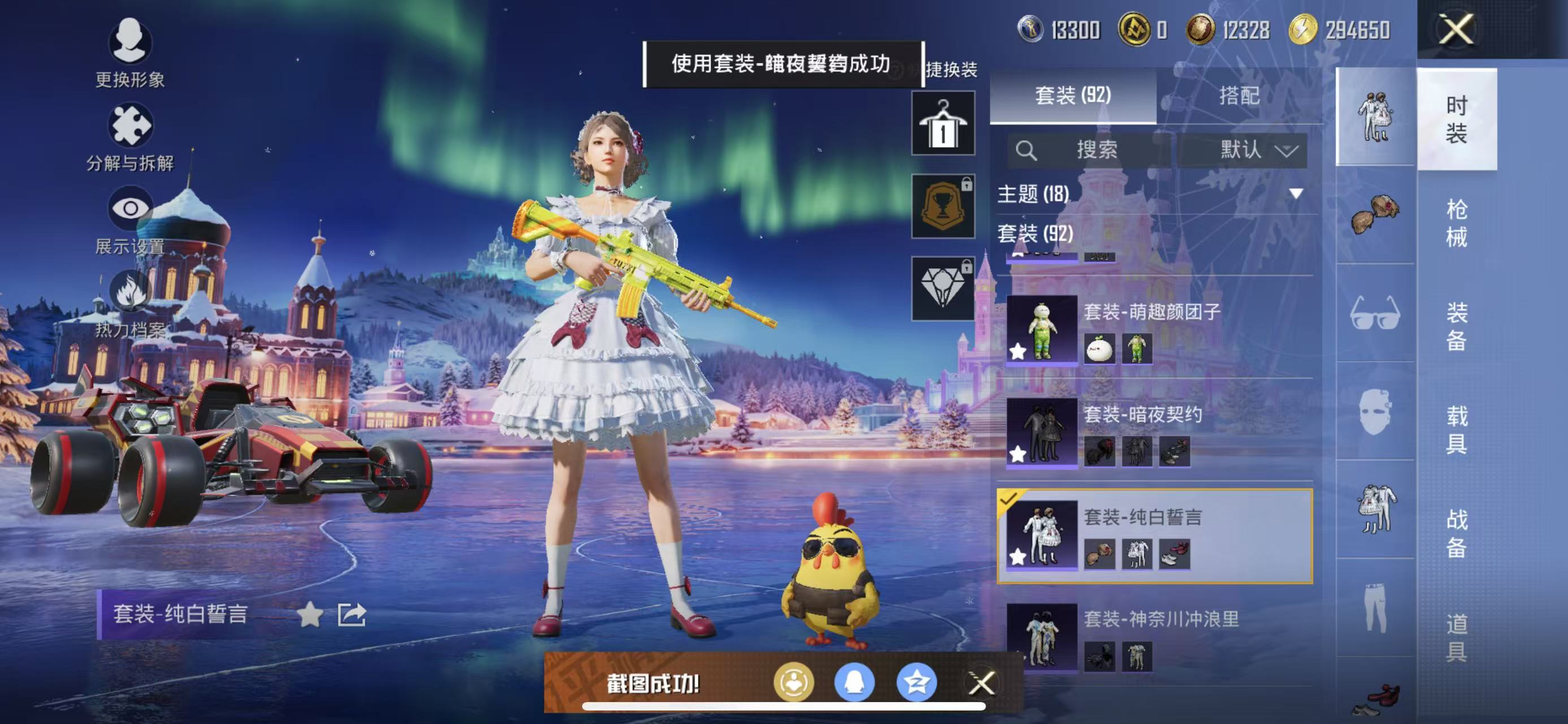Select the 套装 (92) tab
The image size is (1568, 724).
1072,96
